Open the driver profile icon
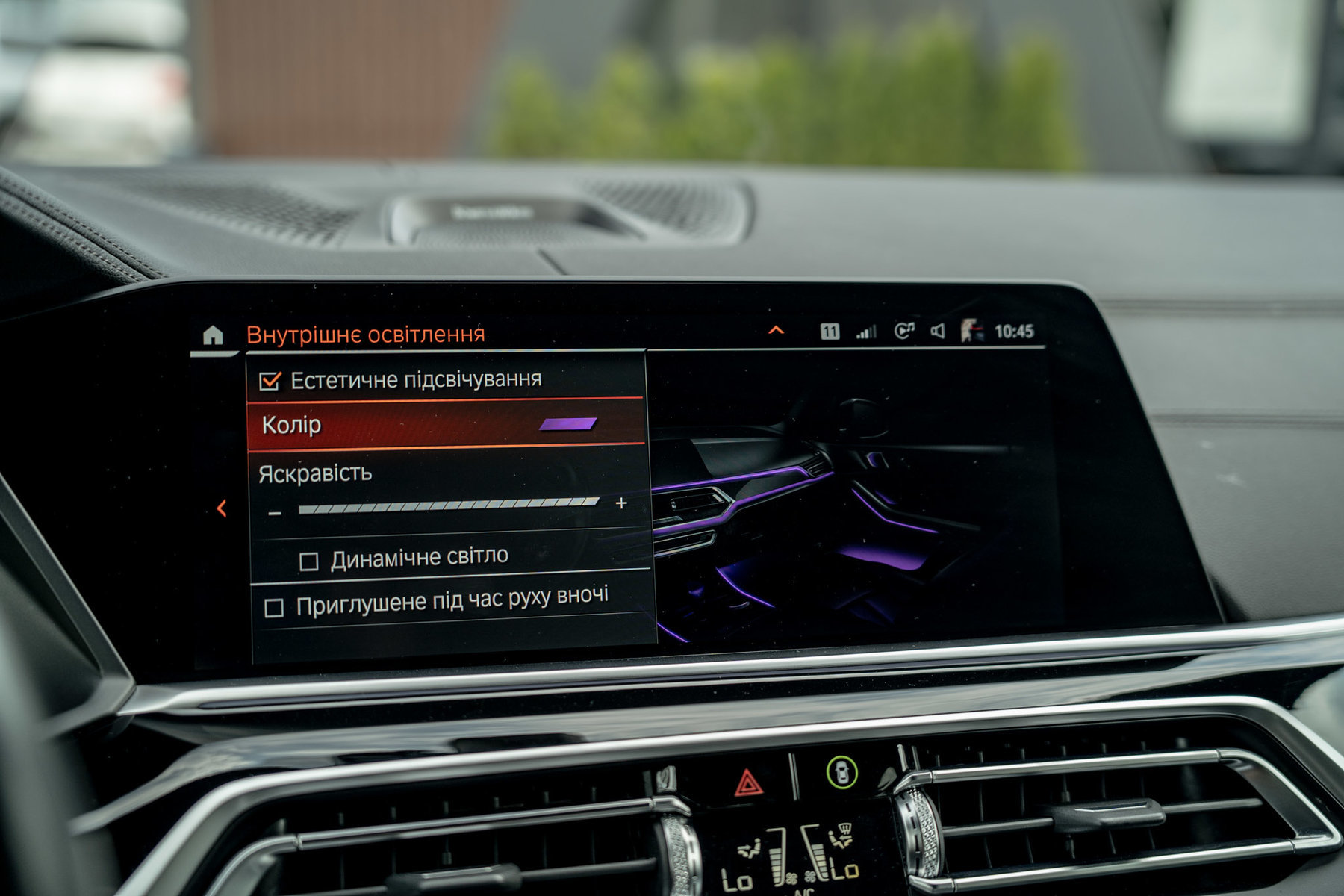Image resolution: width=1344 pixels, height=896 pixels. tap(971, 330)
